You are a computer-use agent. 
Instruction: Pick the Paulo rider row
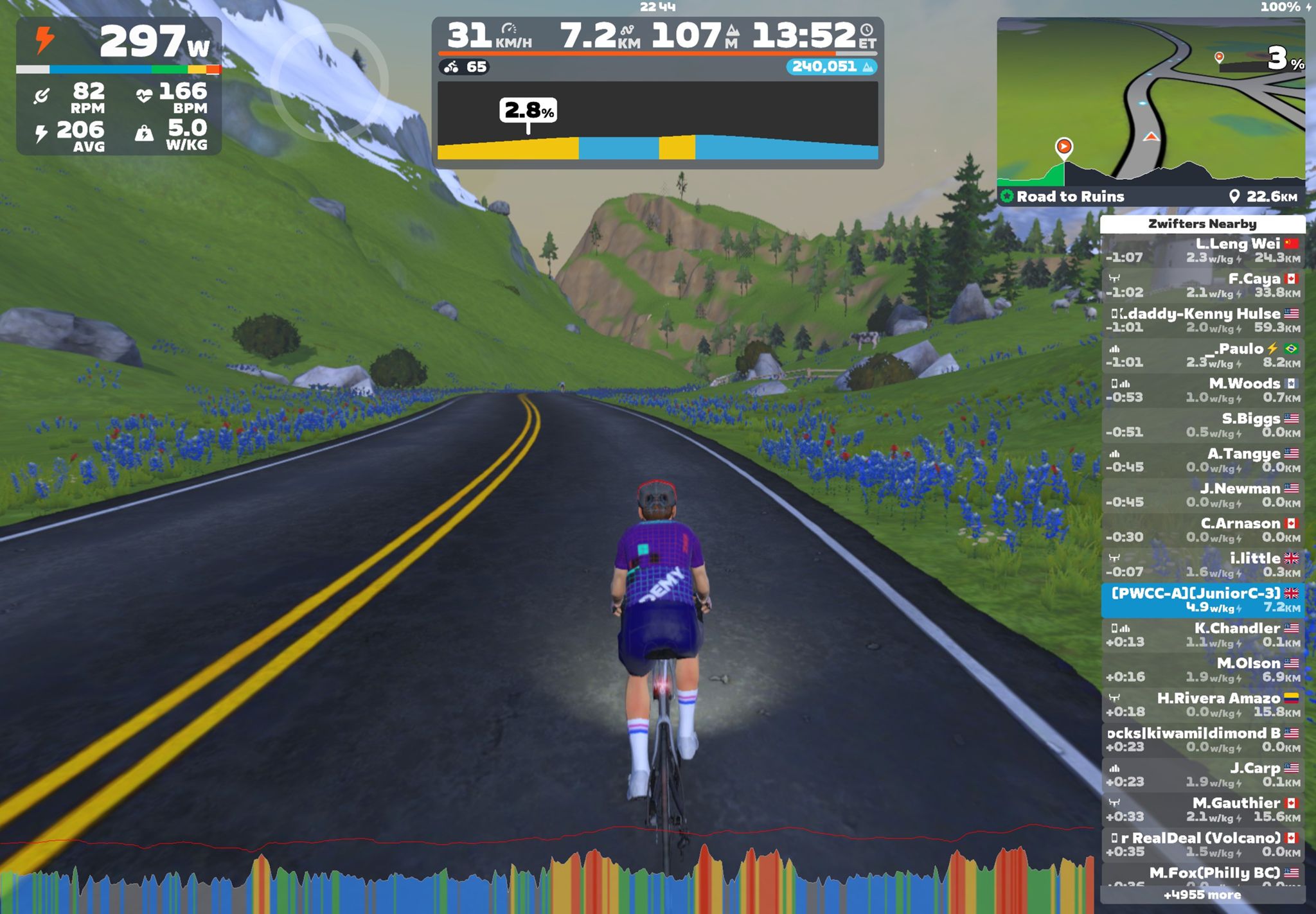pyautogui.click(x=1203, y=356)
